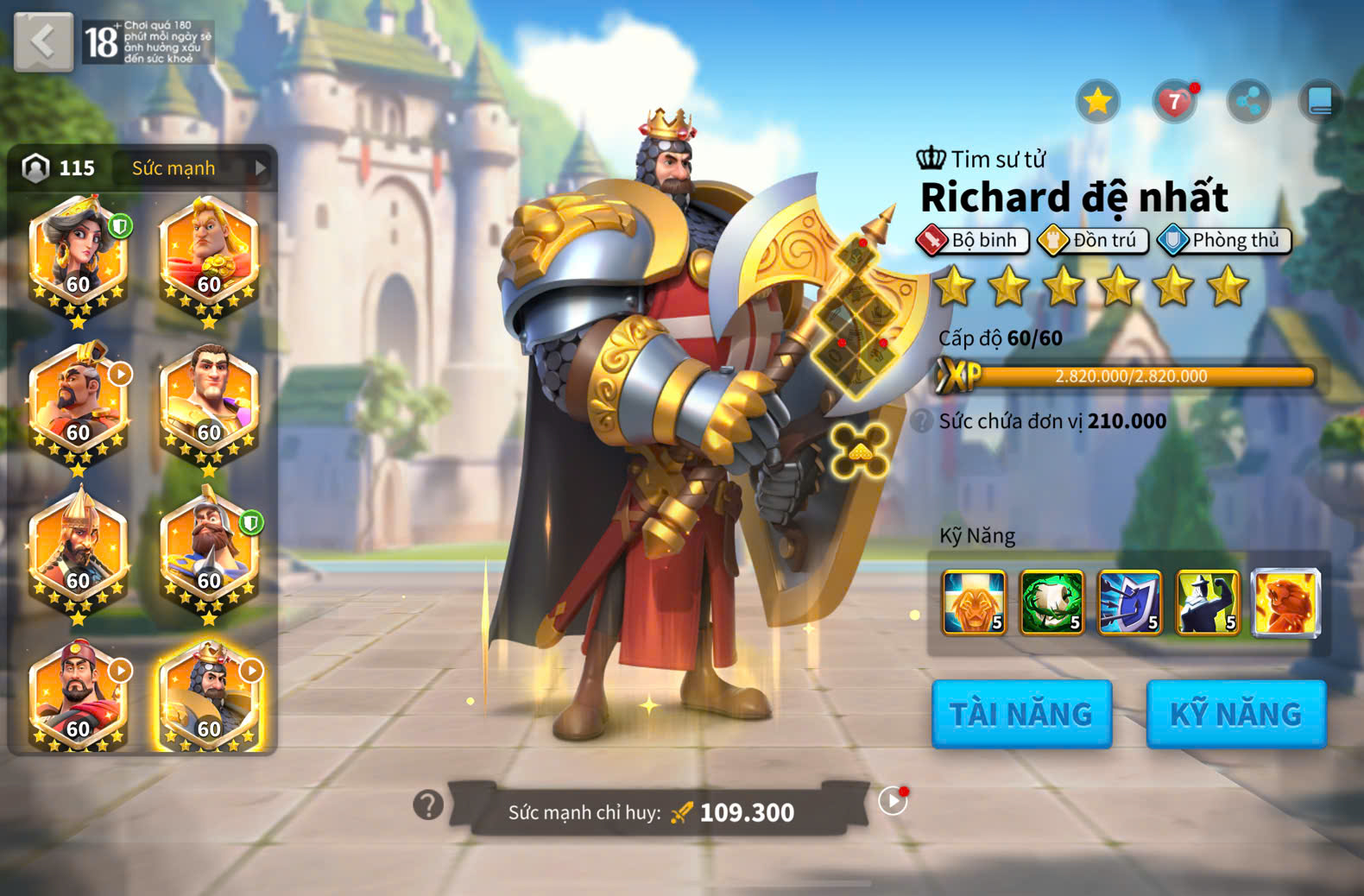Share the commander via share icon
This screenshot has width=1364, height=896.
point(1248,102)
